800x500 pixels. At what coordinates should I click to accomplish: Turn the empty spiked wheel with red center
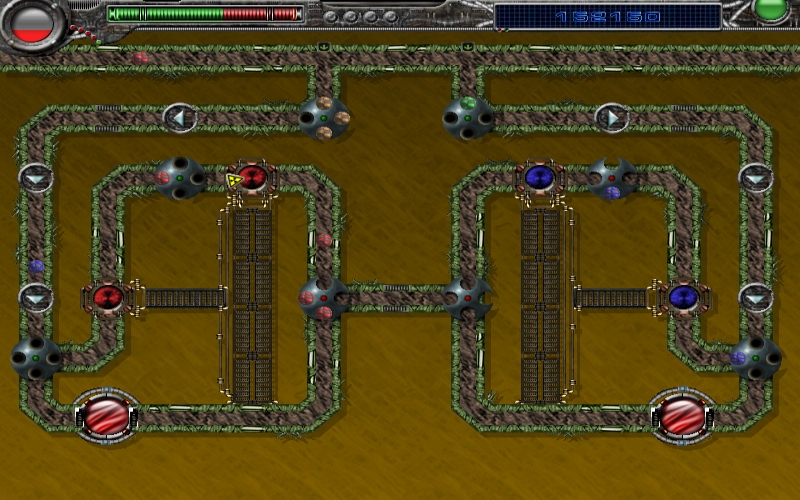click(x=468, y=298)
